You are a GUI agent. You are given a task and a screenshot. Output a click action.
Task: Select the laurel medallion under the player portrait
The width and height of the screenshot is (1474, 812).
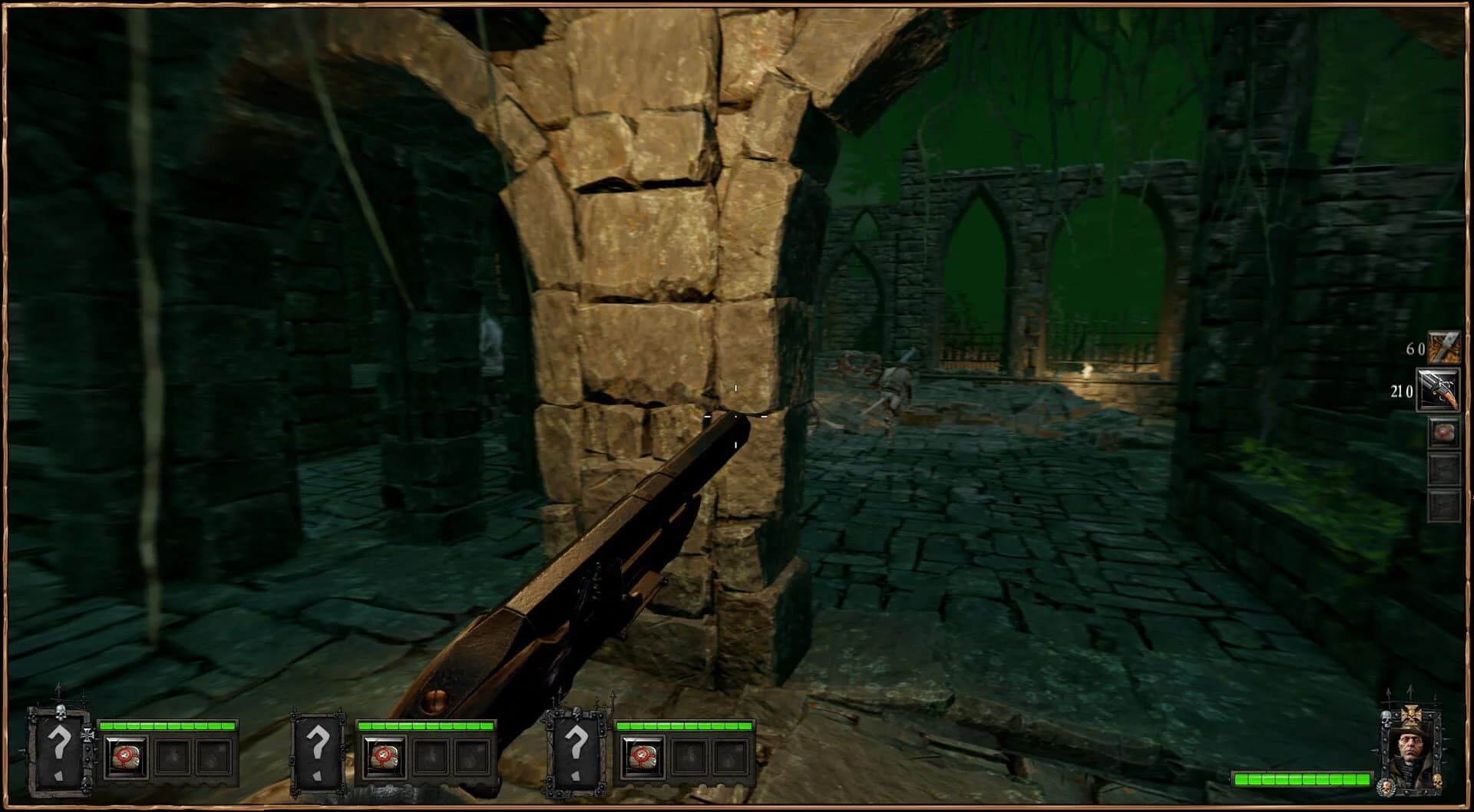[x=1386, y=787]
